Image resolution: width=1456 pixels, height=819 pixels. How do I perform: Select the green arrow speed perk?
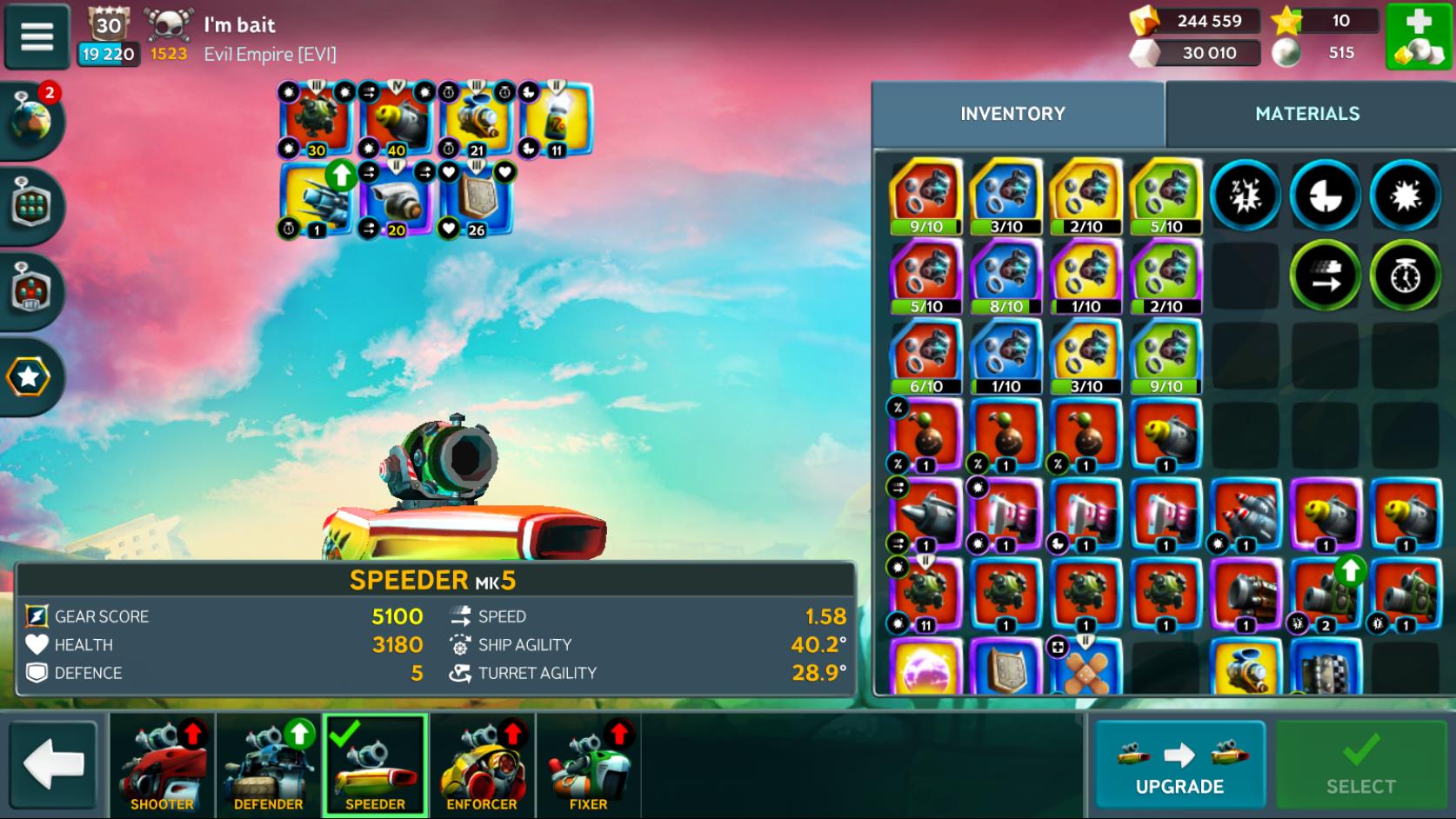point(1325,276)
